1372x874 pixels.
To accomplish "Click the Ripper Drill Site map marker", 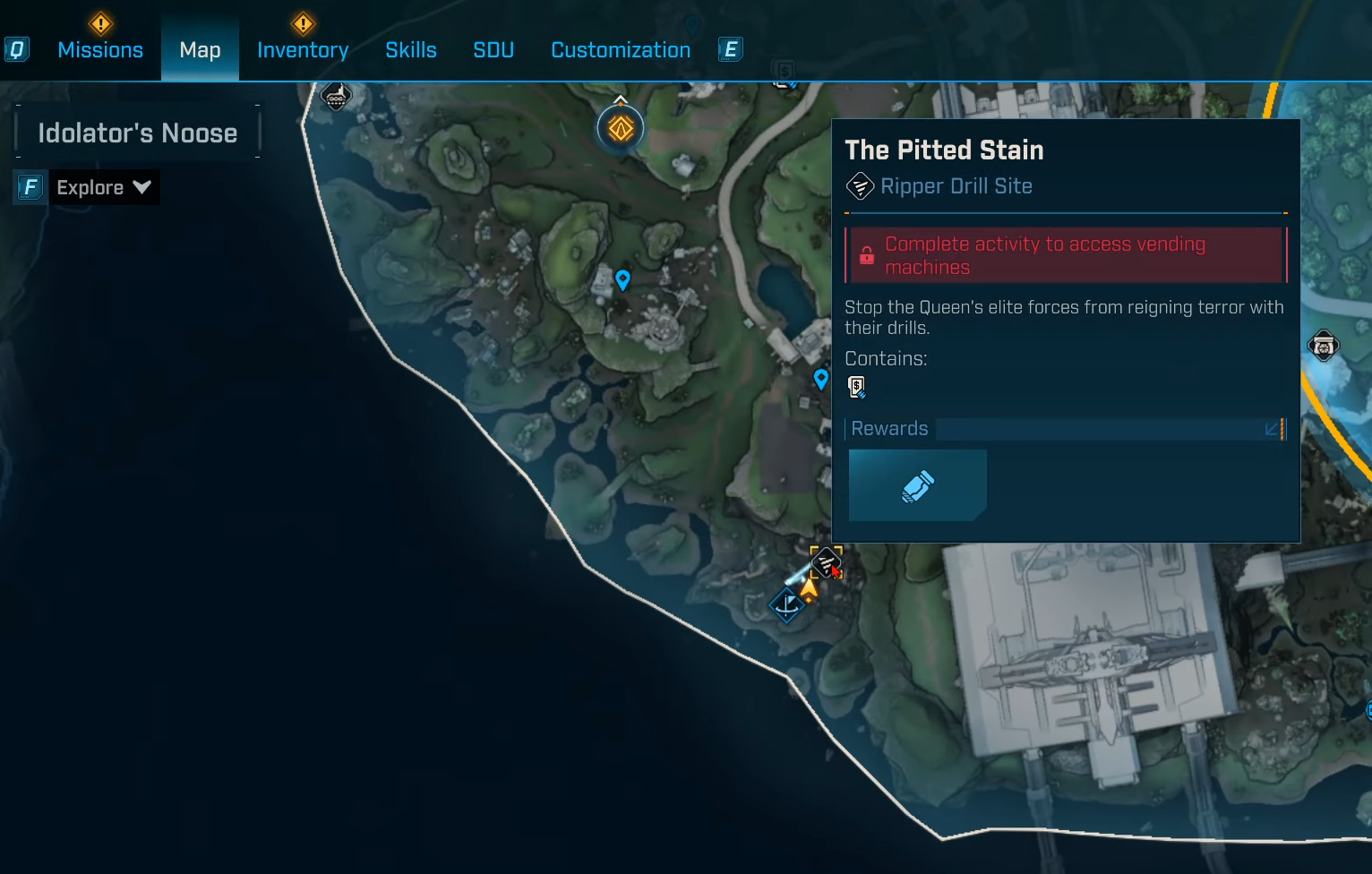I will (825, 562).
